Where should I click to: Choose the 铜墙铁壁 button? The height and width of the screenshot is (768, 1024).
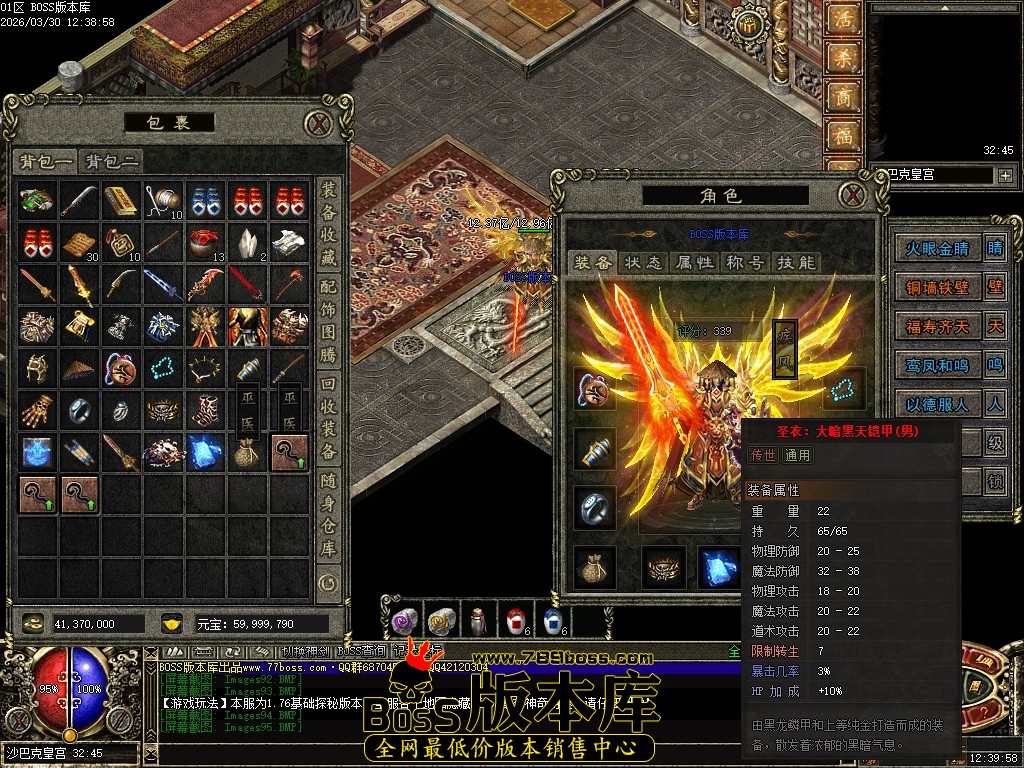pos(937,287)
